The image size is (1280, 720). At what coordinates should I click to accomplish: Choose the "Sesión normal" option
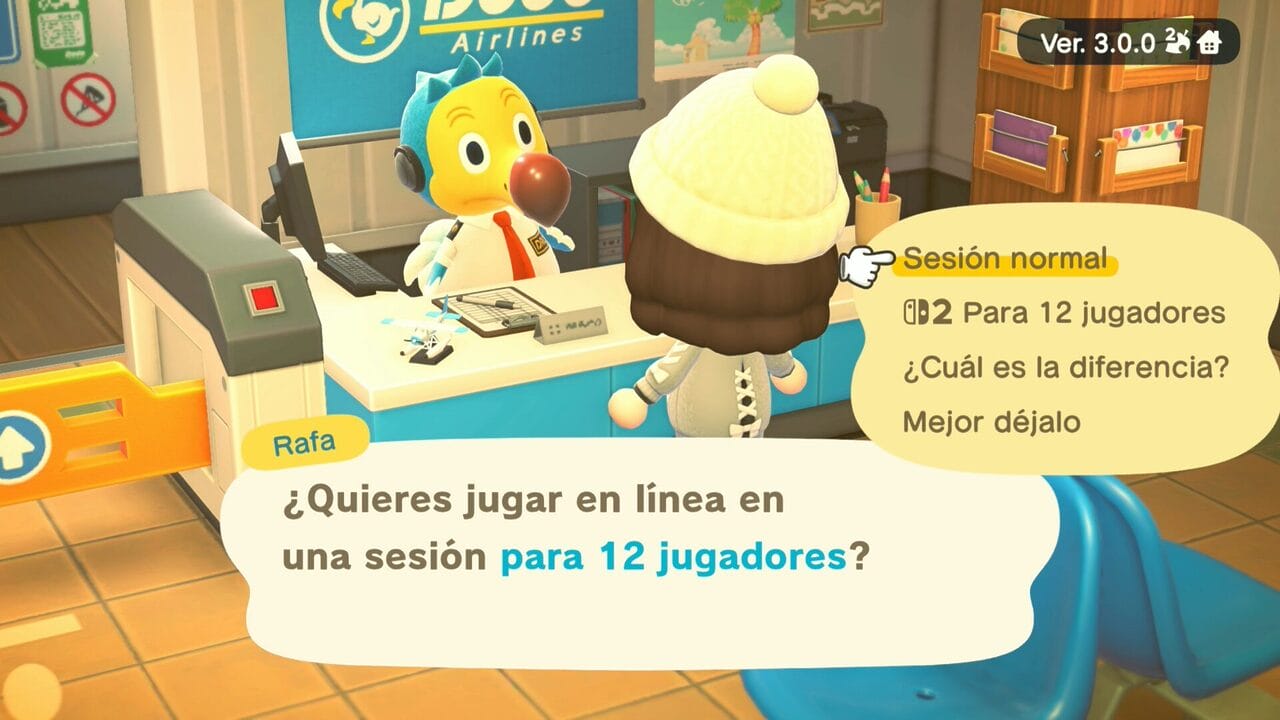(x=1005, y=260)
